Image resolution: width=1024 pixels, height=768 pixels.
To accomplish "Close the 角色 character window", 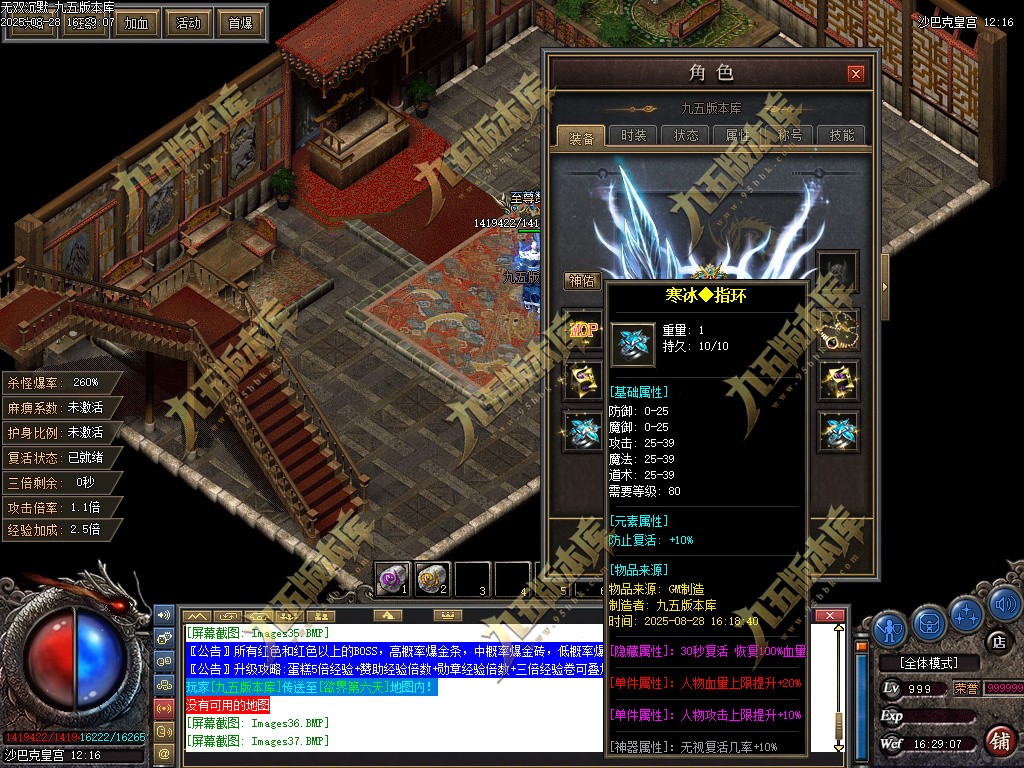I will point(855,73).
